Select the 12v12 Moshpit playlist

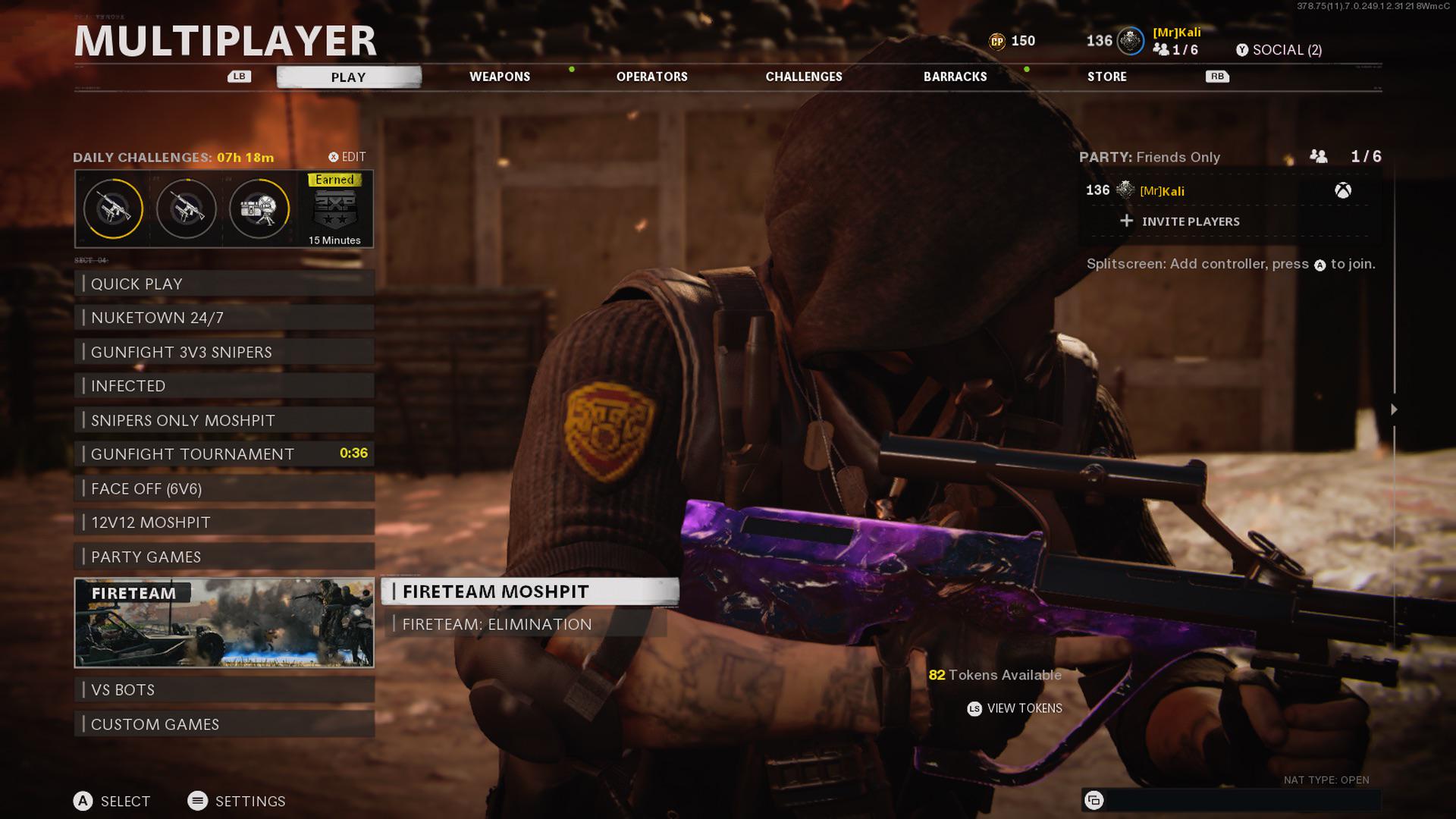(x=224, y=522)
